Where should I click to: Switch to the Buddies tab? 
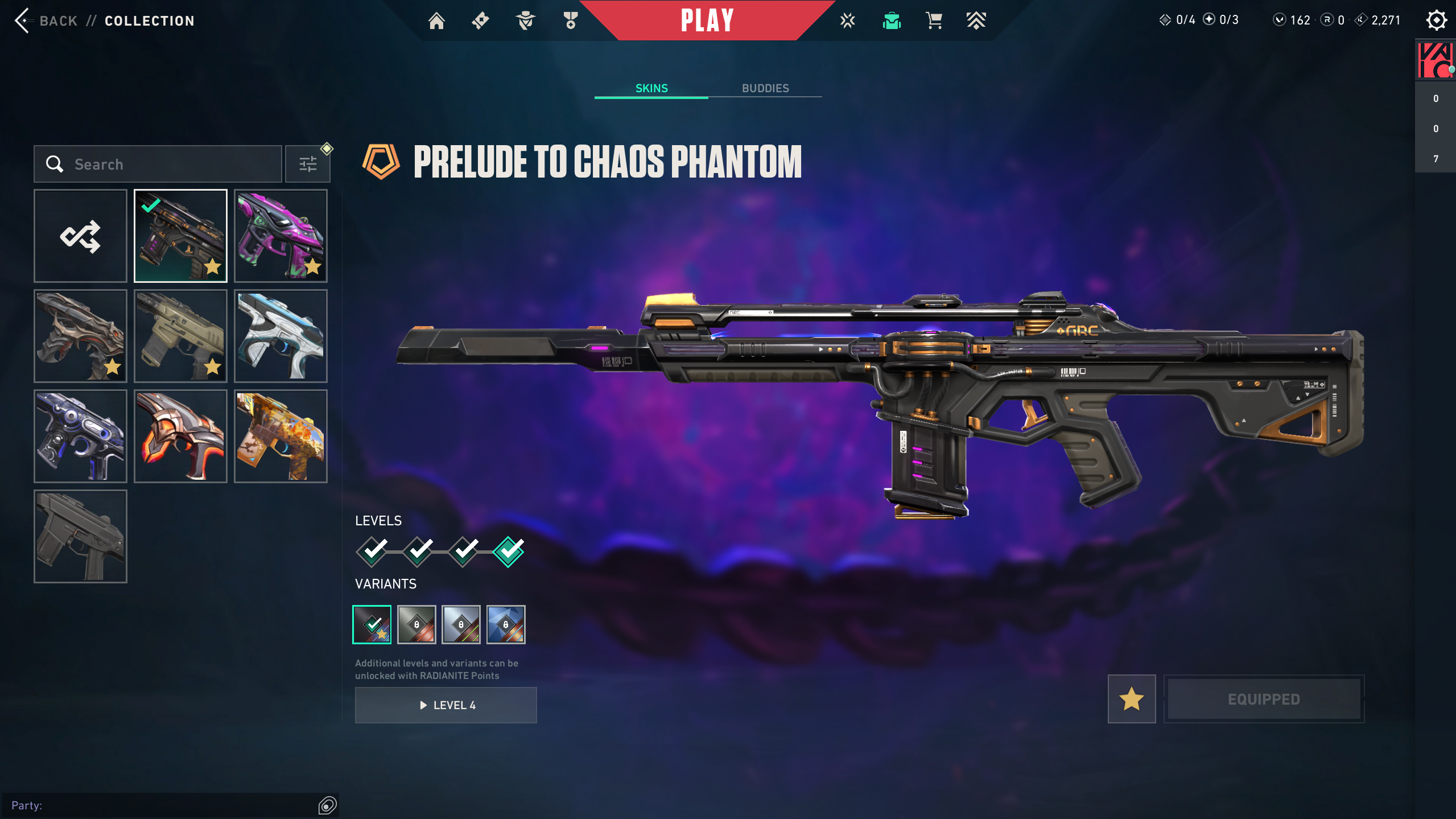tap(765, 88)
